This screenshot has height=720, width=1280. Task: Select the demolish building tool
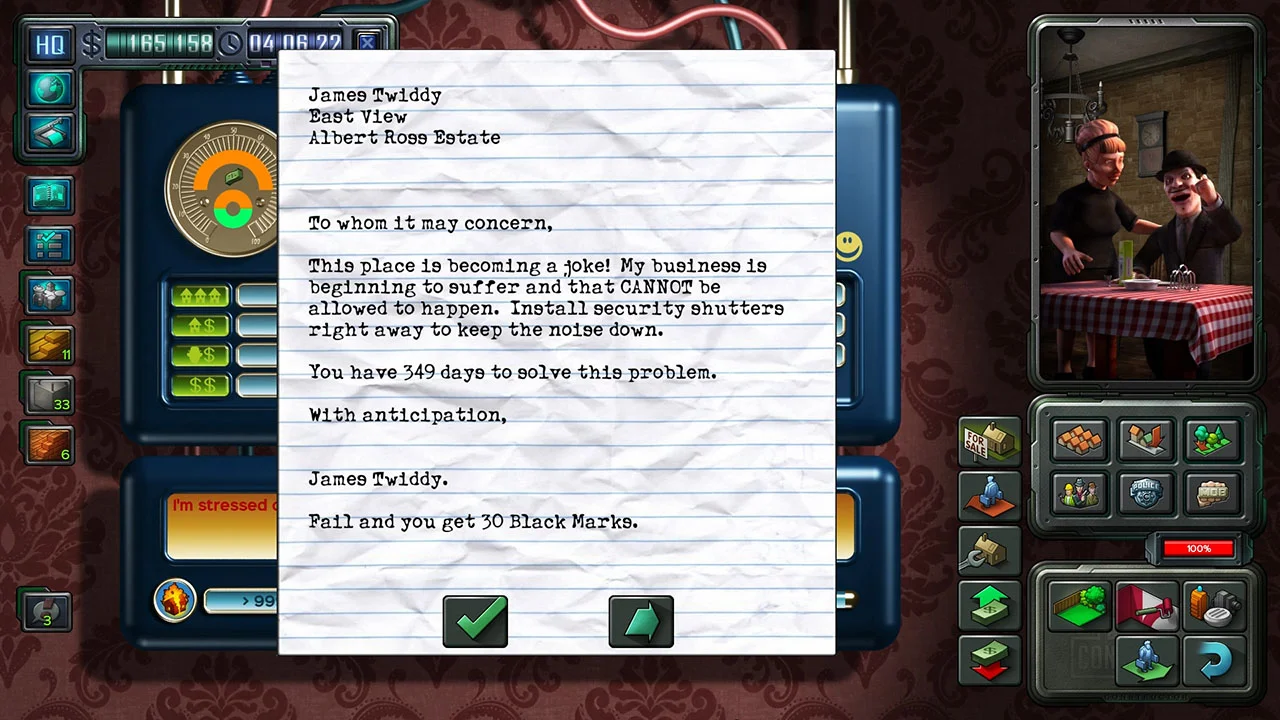point(1145,440)
